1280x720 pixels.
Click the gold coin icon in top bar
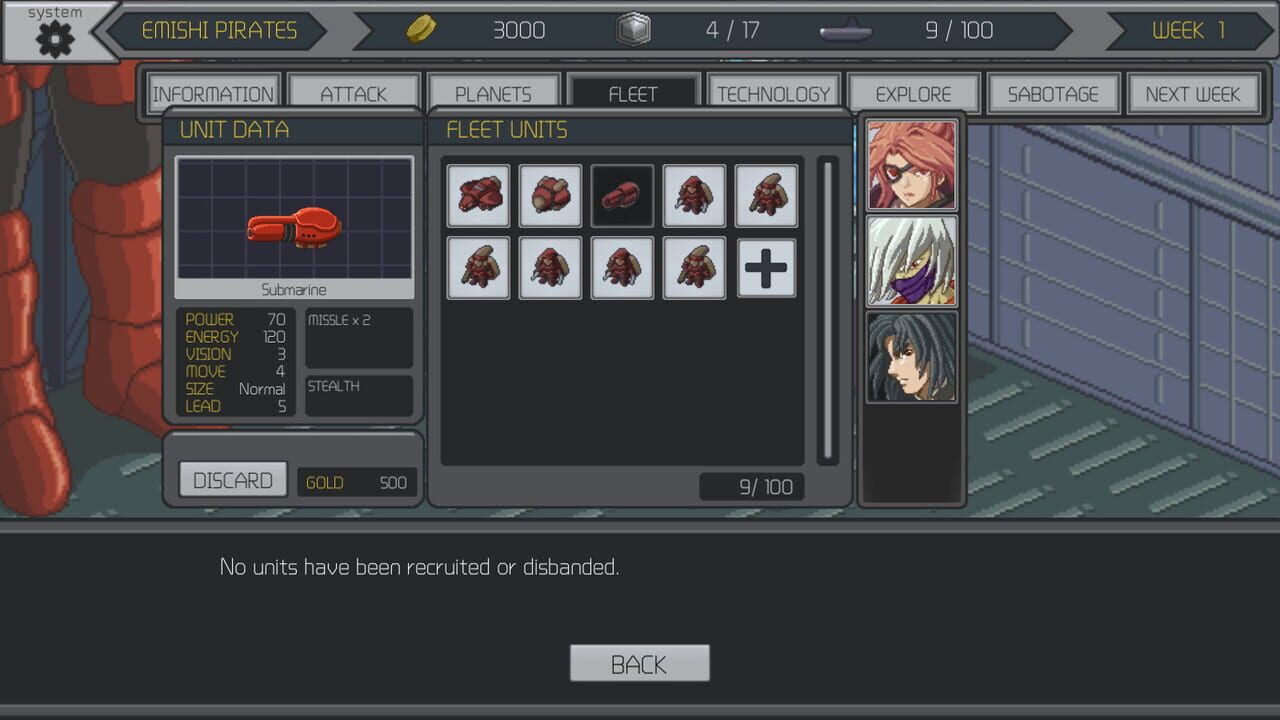tap(422, 30)
